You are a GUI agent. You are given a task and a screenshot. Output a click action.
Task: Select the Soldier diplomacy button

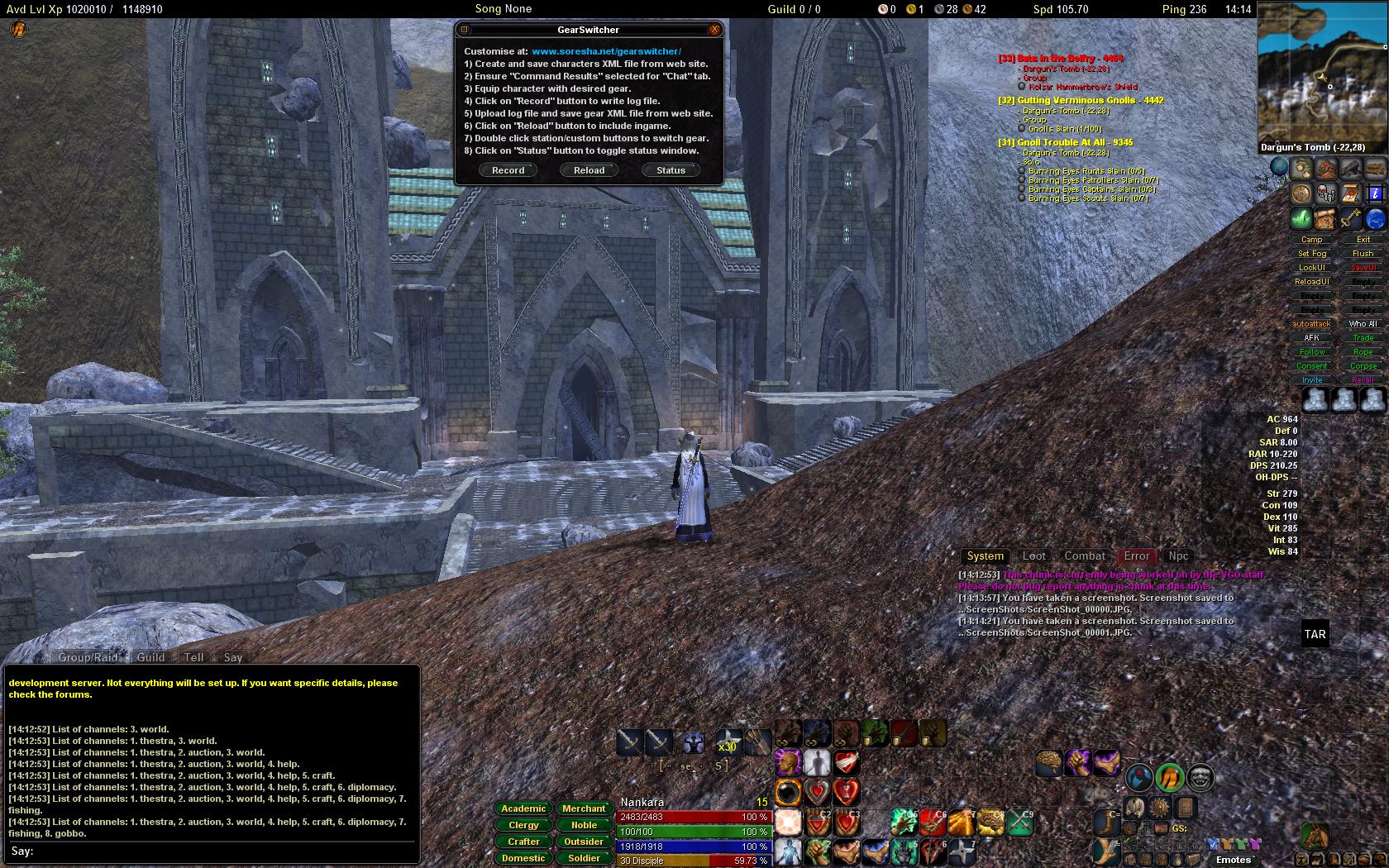click(x=584, y=858)
